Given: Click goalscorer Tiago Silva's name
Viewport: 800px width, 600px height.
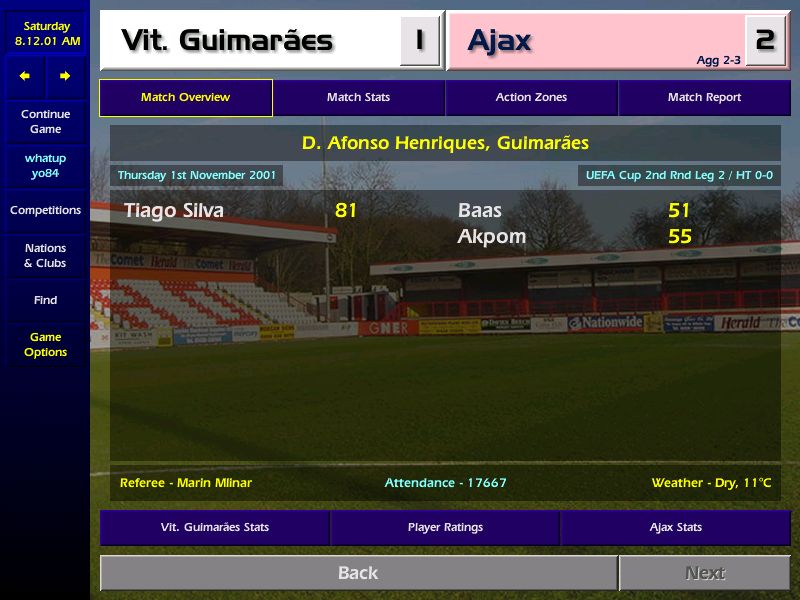Looking at the screenshot, I should pos(174,210).
